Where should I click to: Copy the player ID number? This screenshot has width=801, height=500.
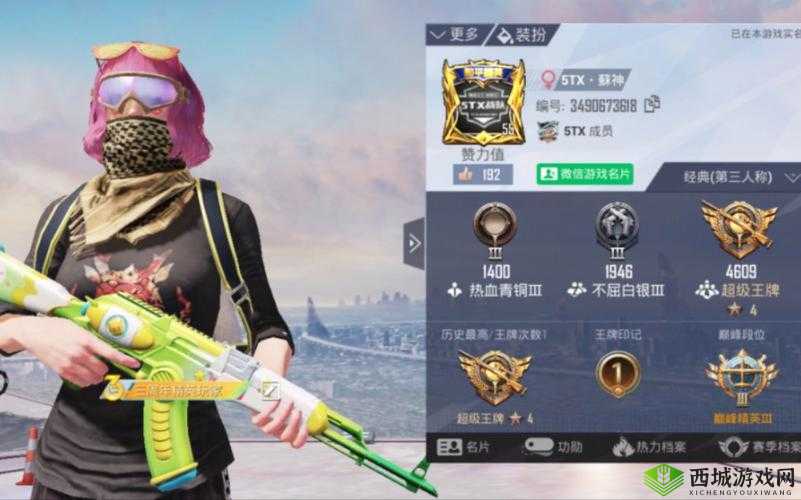tap(653, 103)
